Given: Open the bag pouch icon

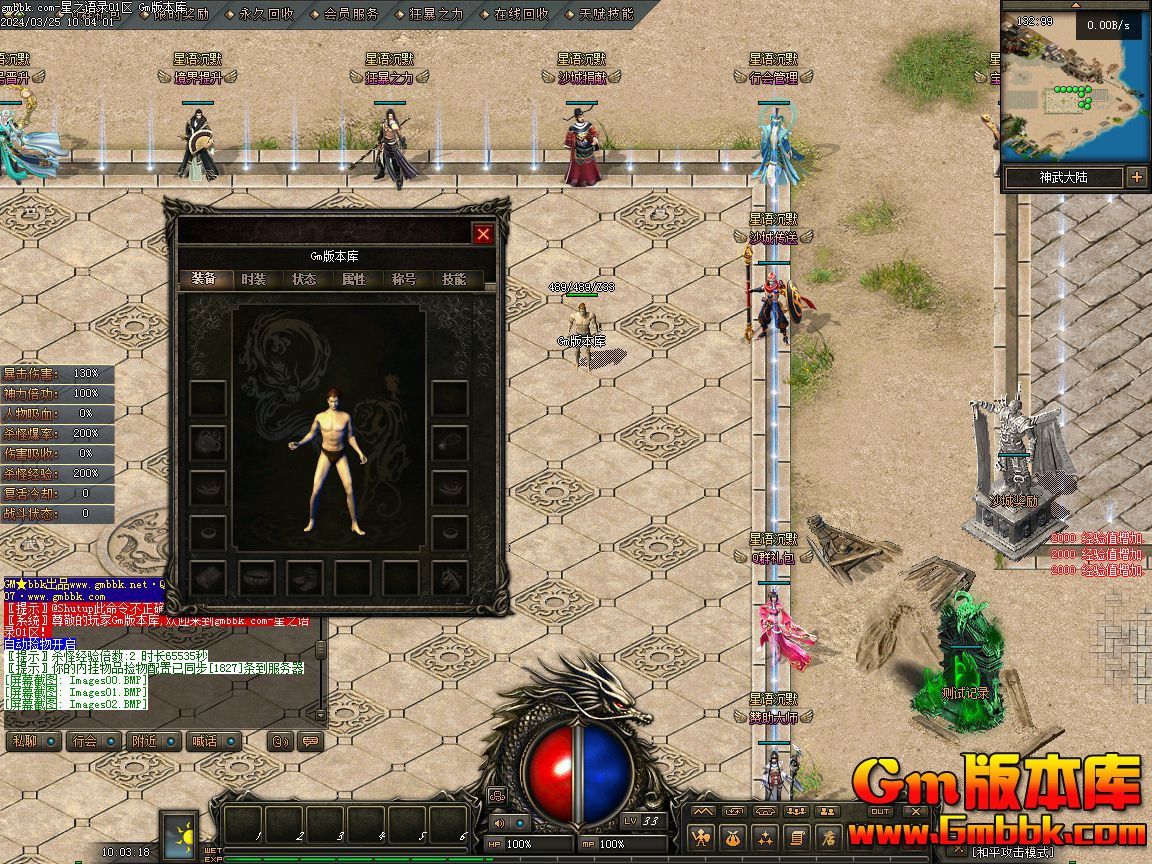Looking at the screenshot, I should [x=734, y=838].
